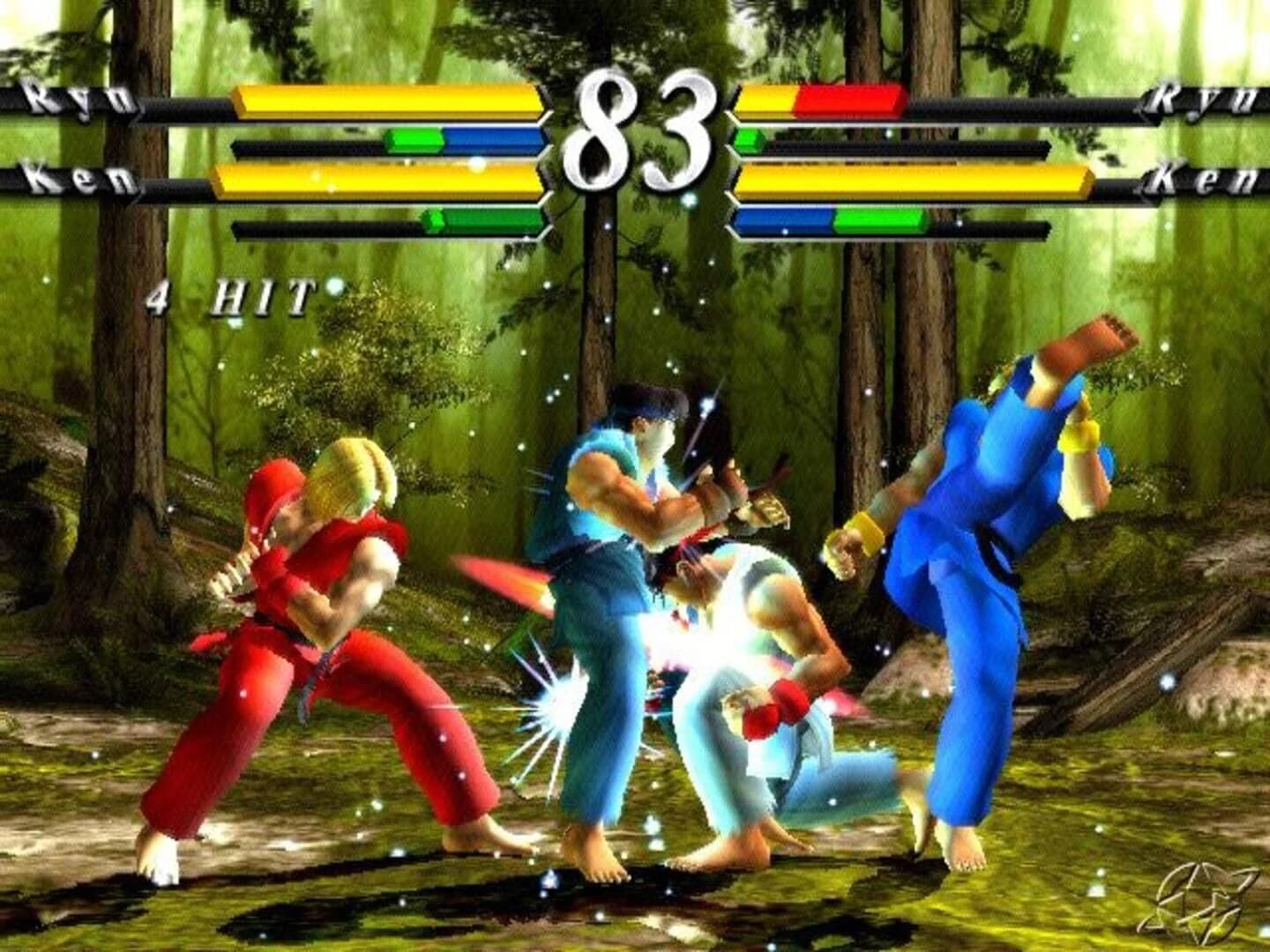1270x952 pixels.
Task: Expand the left Ryu health bar panel
Action: coord(388,100)
